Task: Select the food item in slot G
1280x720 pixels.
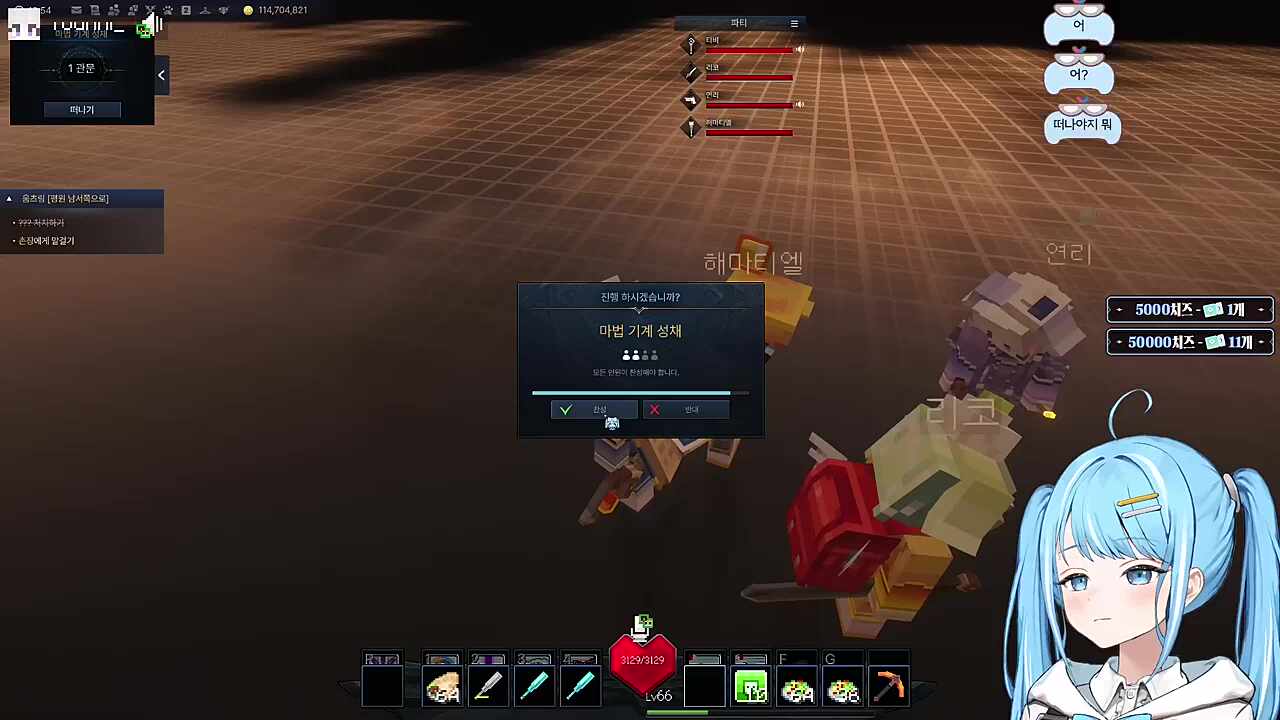Action: pyautogui.click(x=843, y=687)
